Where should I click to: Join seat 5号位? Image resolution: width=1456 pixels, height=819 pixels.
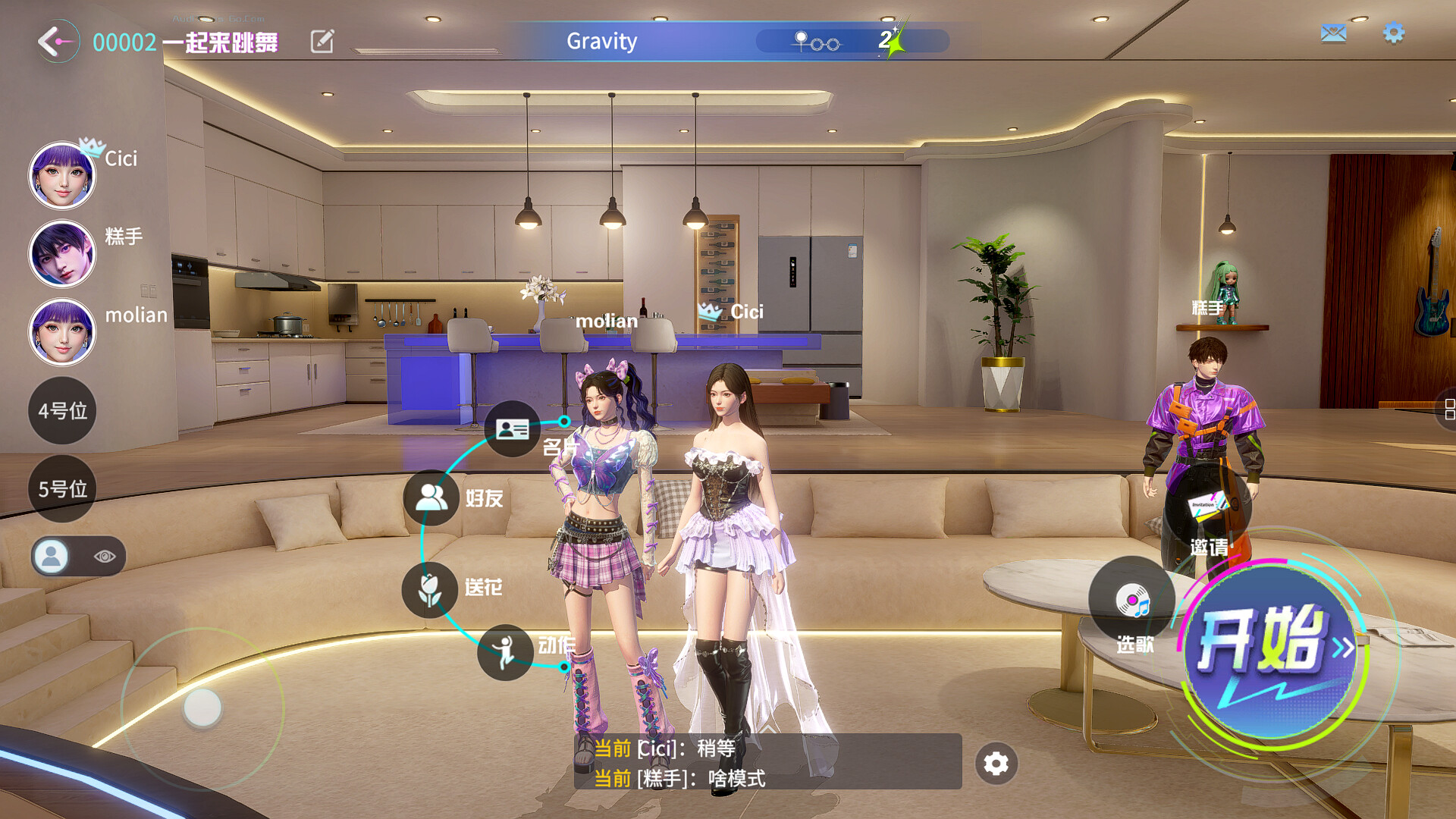(61, 489)
